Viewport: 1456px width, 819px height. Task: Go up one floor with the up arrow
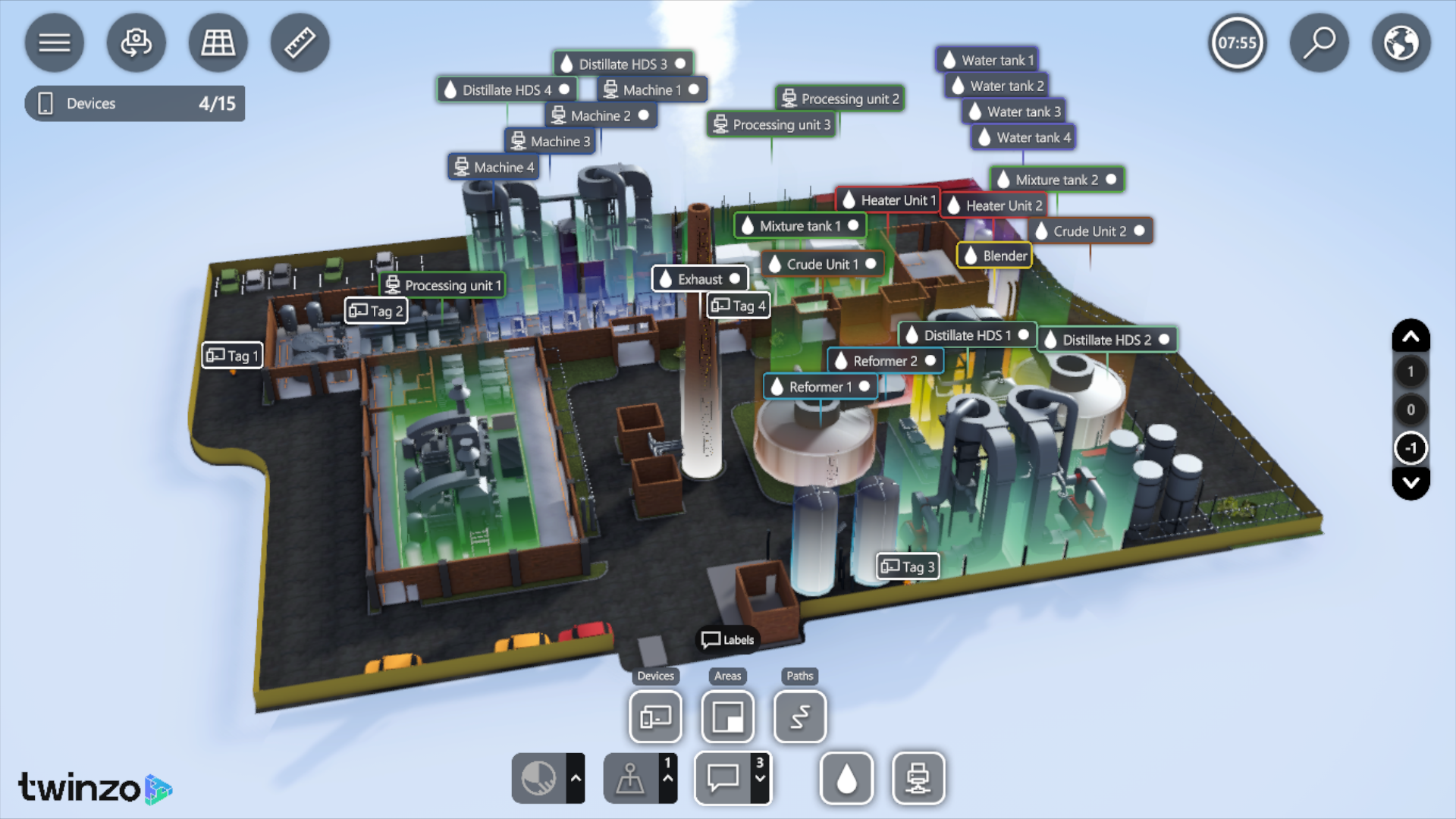coord(1410,336)
